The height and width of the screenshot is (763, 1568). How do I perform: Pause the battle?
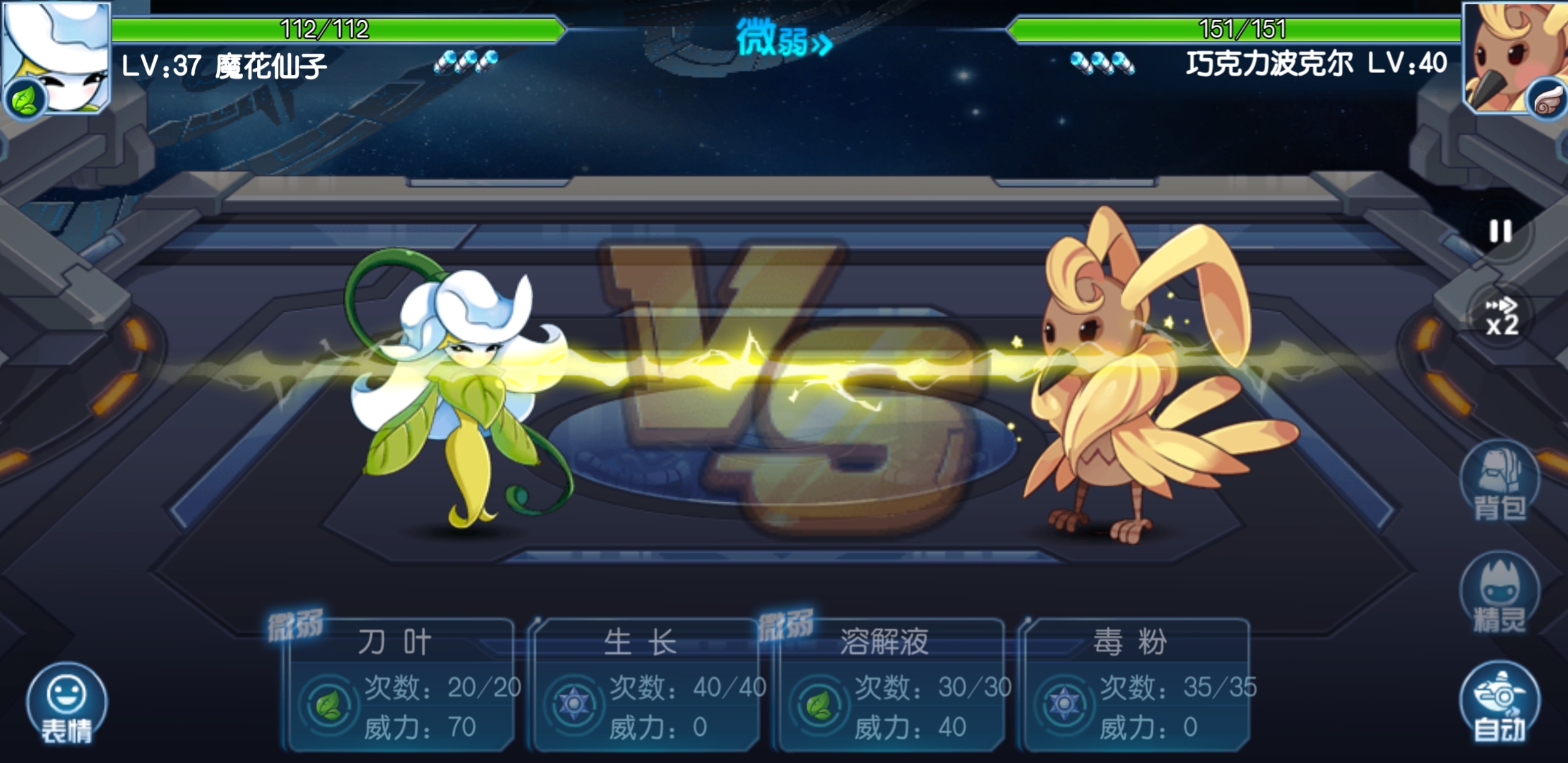(x=1500, y=232)
